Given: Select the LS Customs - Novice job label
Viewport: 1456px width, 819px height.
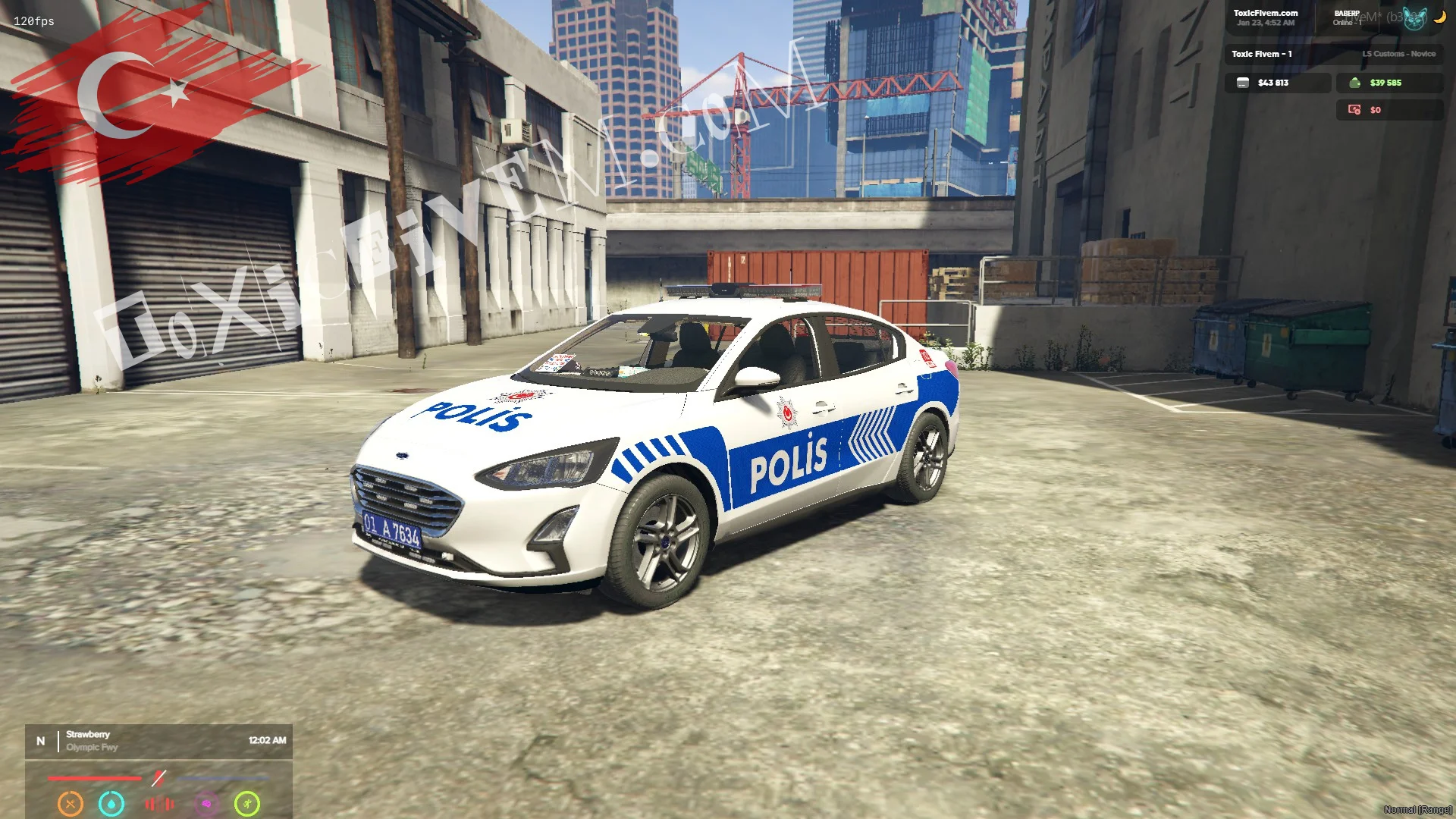Looking at the screenshot, I should [x=1398, y=54].
